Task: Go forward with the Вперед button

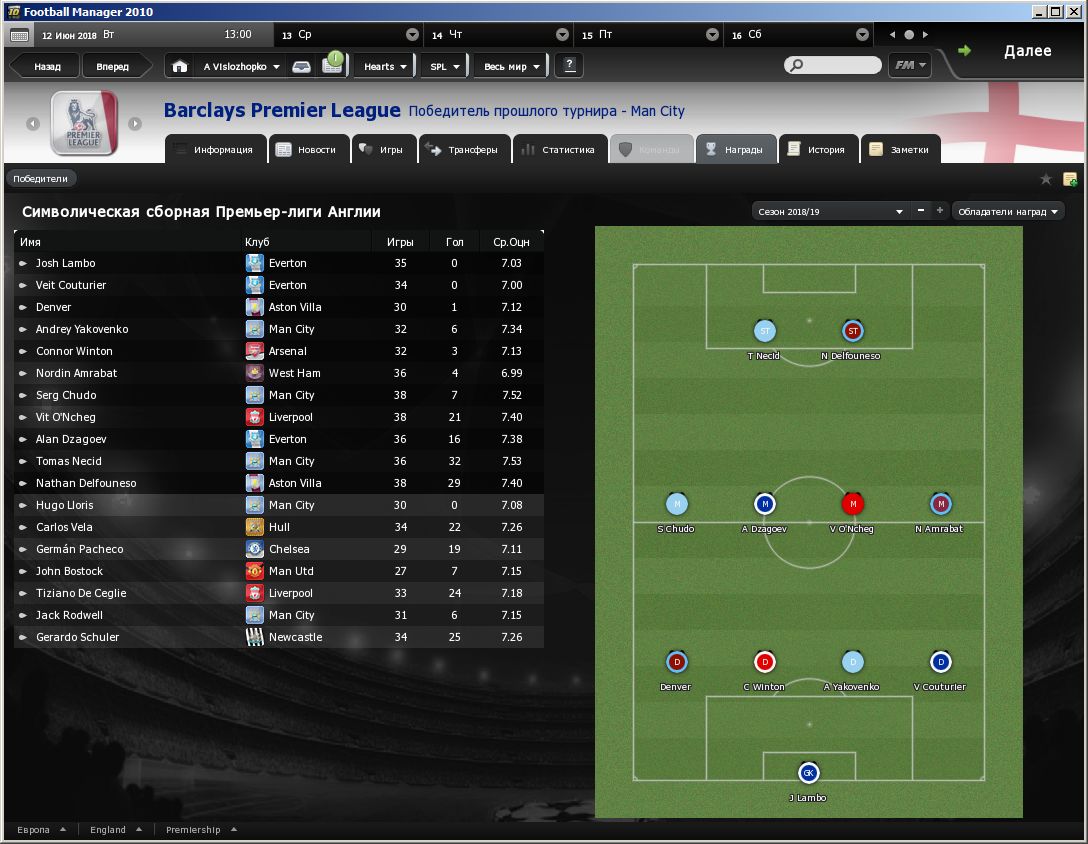Action: [x=112, y=67]
